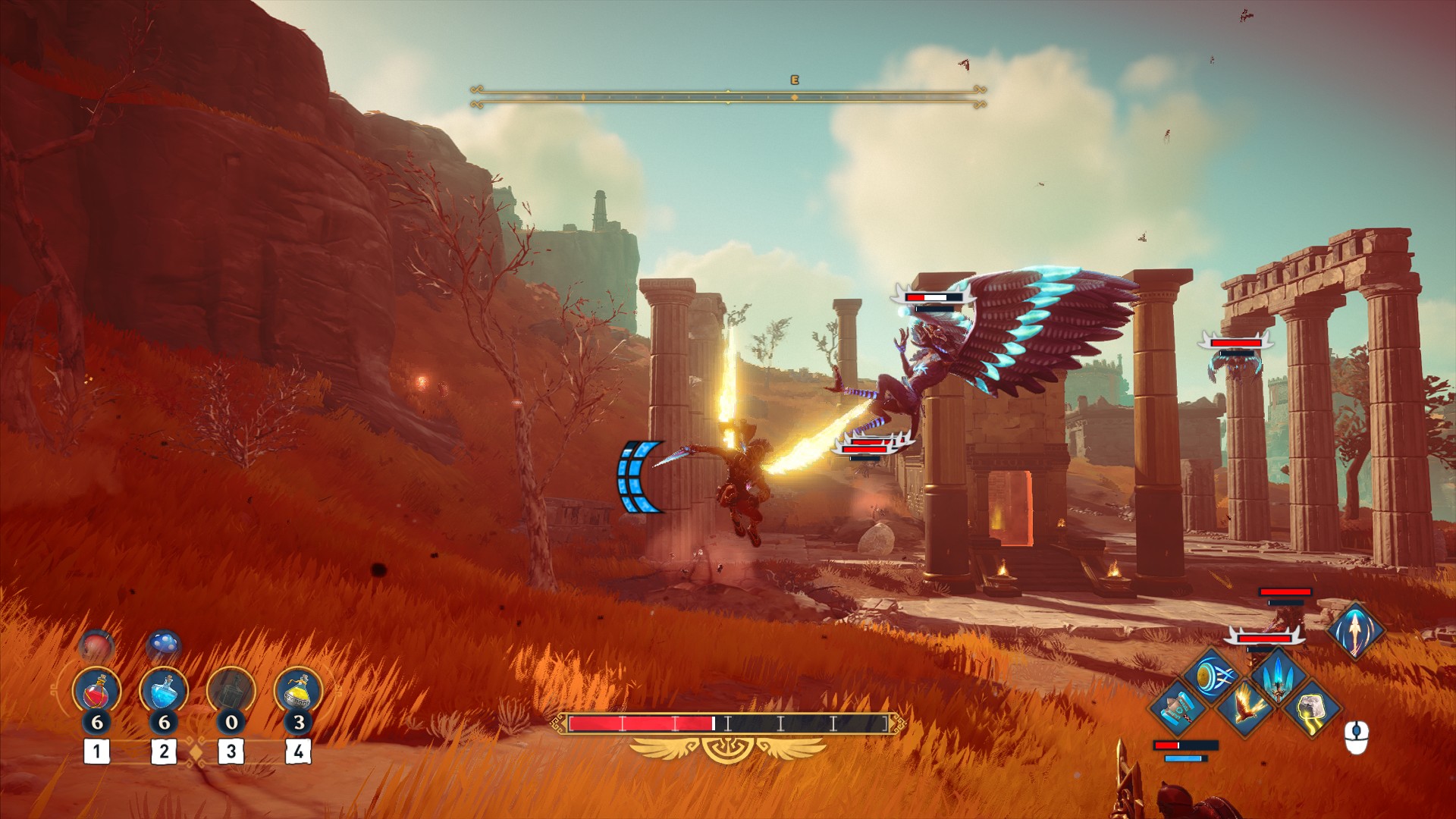Use the blue stamina potion

click(x=163, y=692)
